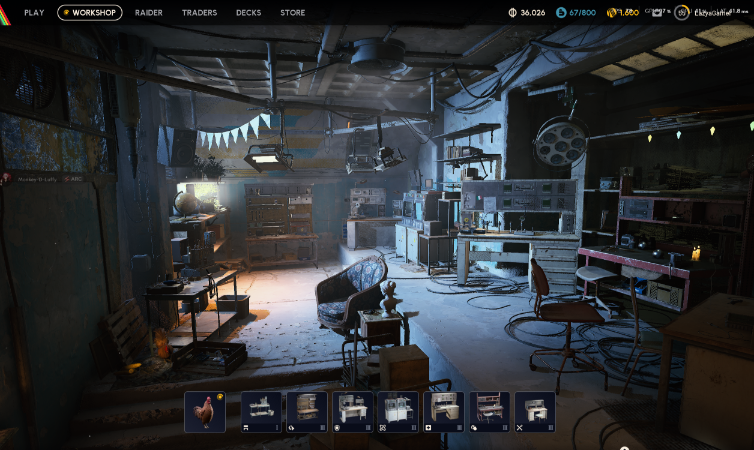
Task: Select the first workbench beside the rooster
Action: [x=261, y=411]
